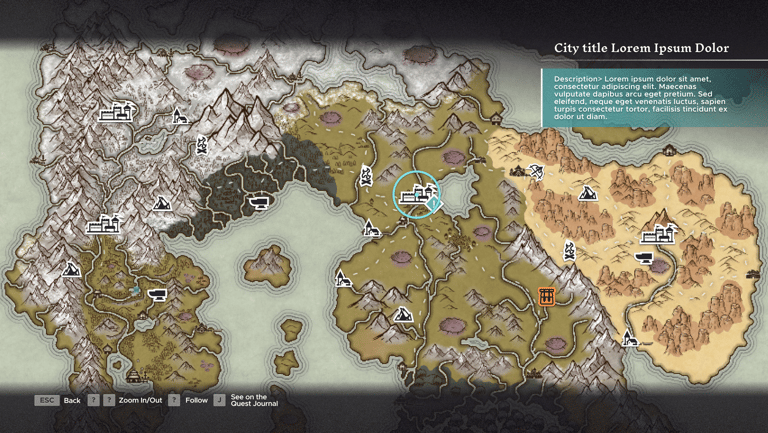The width and height of the screenshot is (768, 433).
Task: Select the anvil marker in the southwest grassland
Action: point(157,295)
